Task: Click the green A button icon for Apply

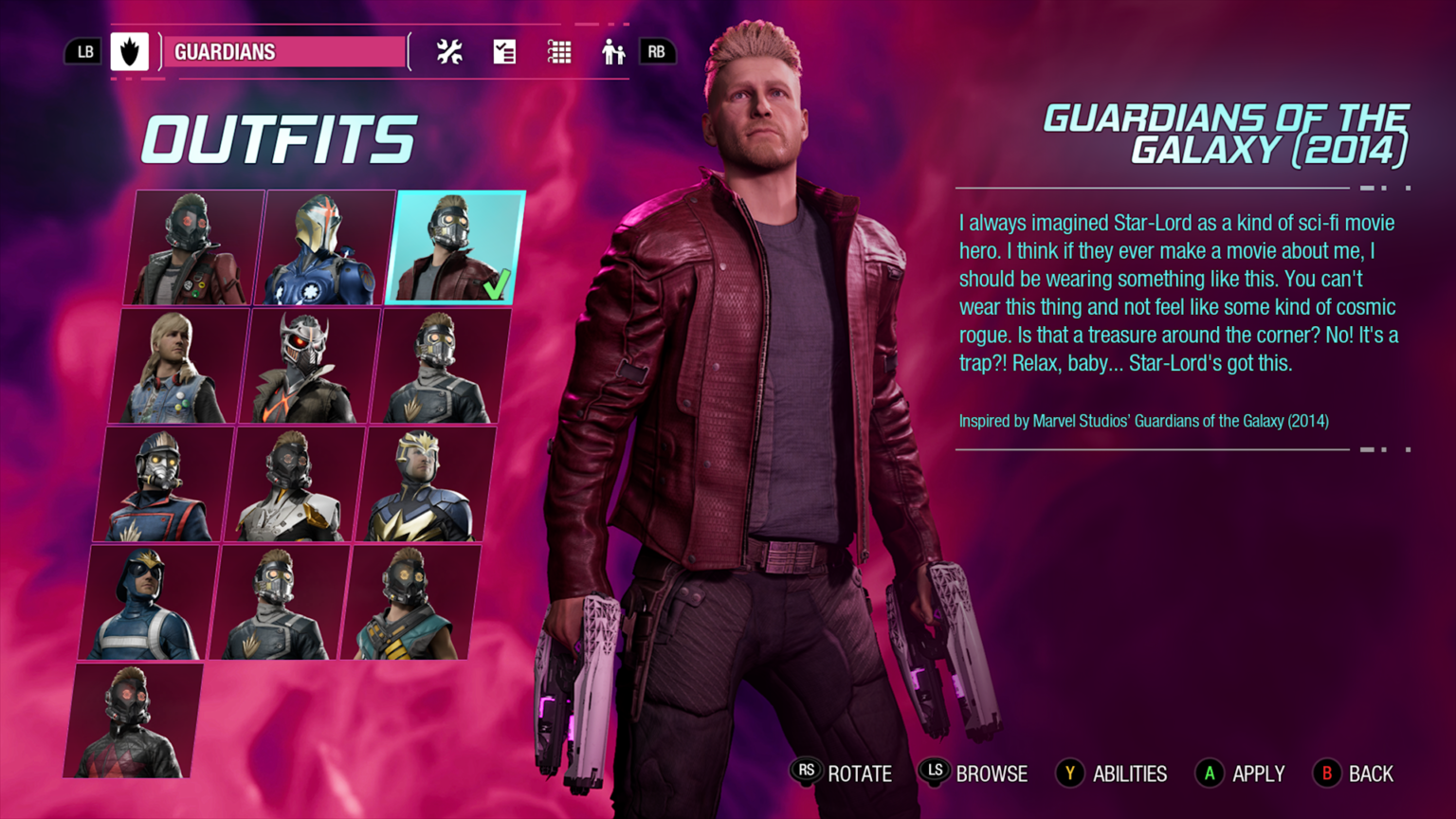Action: pyautogui.click(x=1209, y=773)
